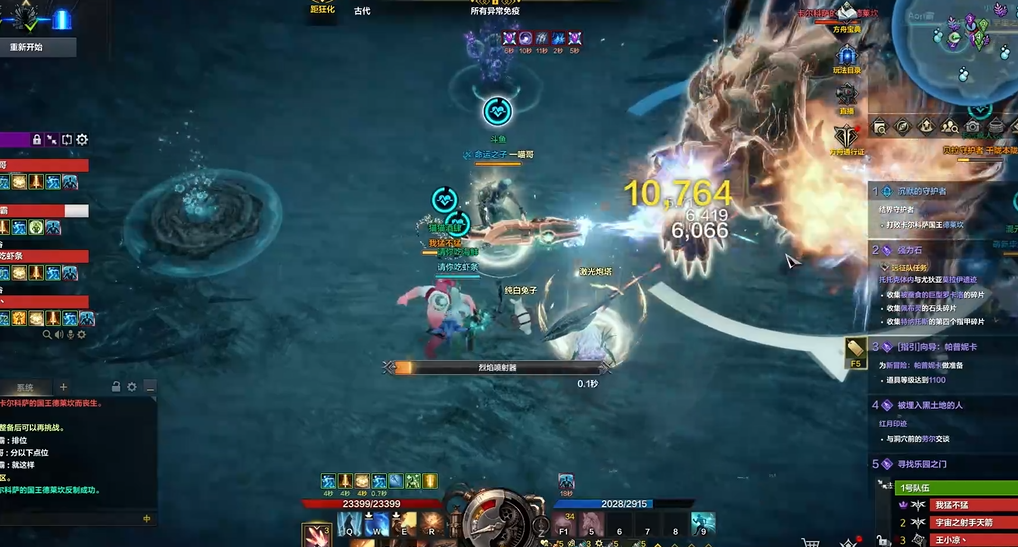
Task: Select the 寻找乐园之门 quest entry
Action: coord(926,464)
